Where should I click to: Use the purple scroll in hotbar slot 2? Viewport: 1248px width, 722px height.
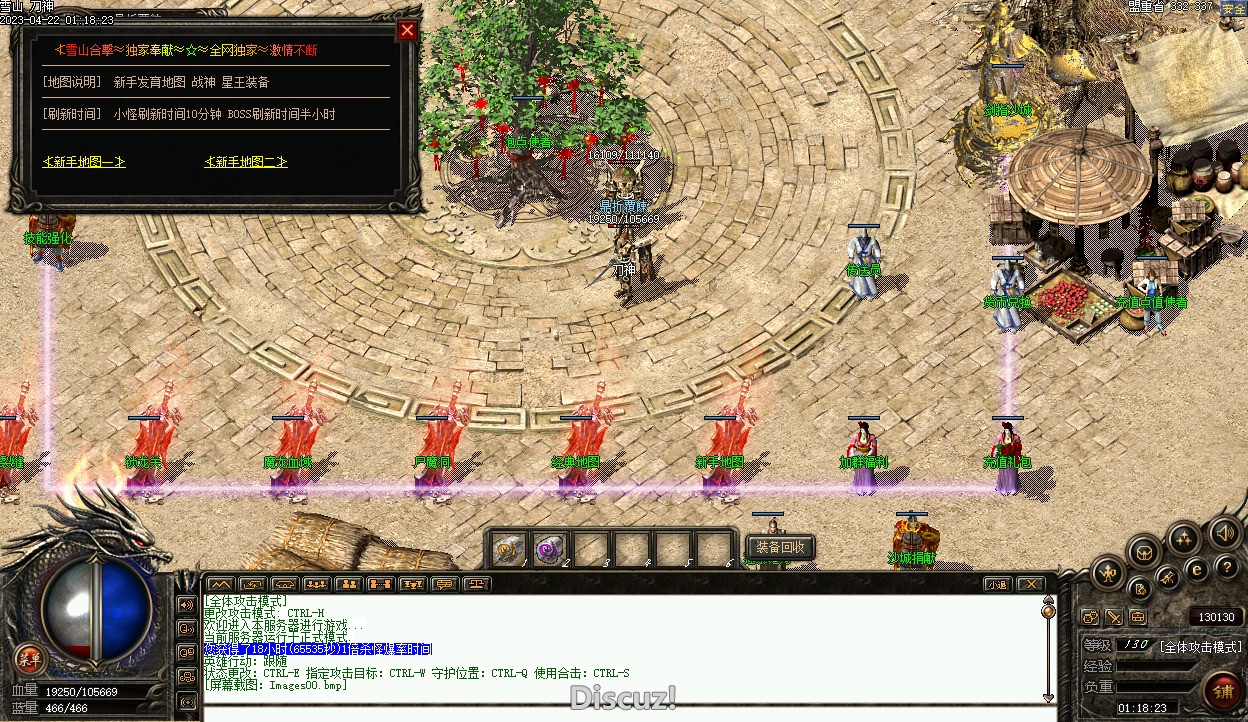point(550,549)
